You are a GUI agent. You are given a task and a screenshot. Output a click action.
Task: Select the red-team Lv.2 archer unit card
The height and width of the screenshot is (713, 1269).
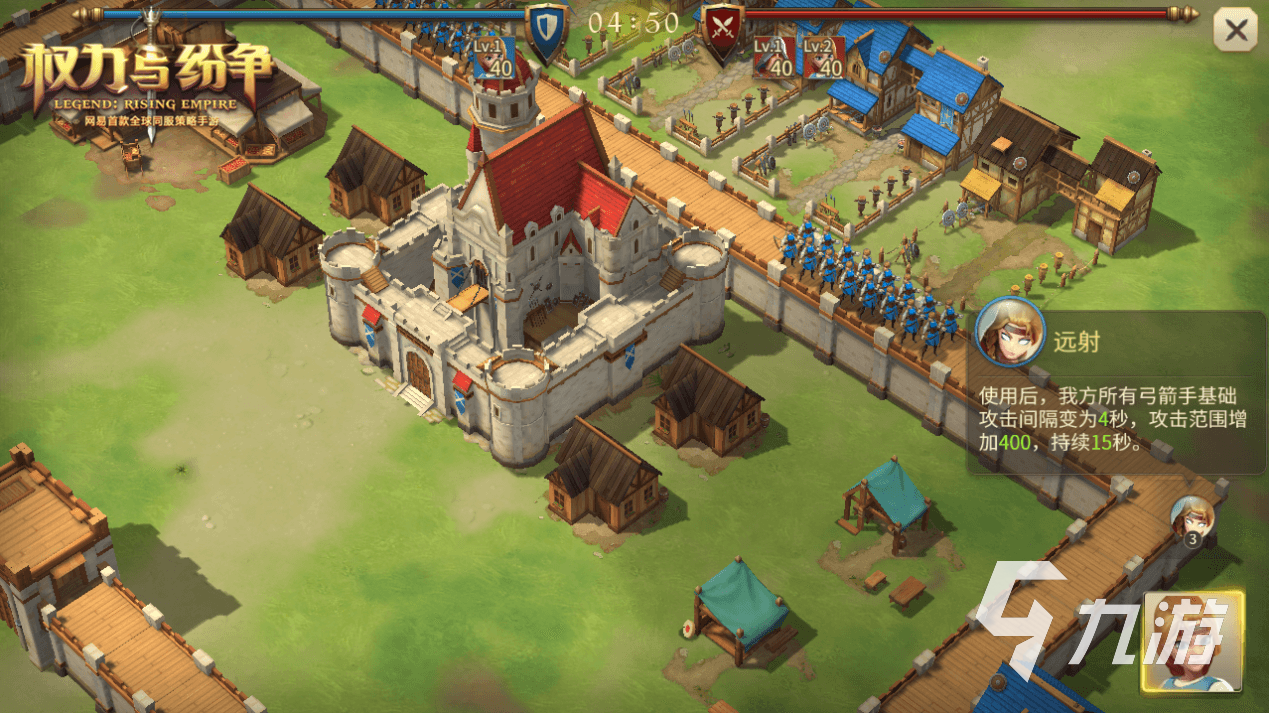coord(823,58)
